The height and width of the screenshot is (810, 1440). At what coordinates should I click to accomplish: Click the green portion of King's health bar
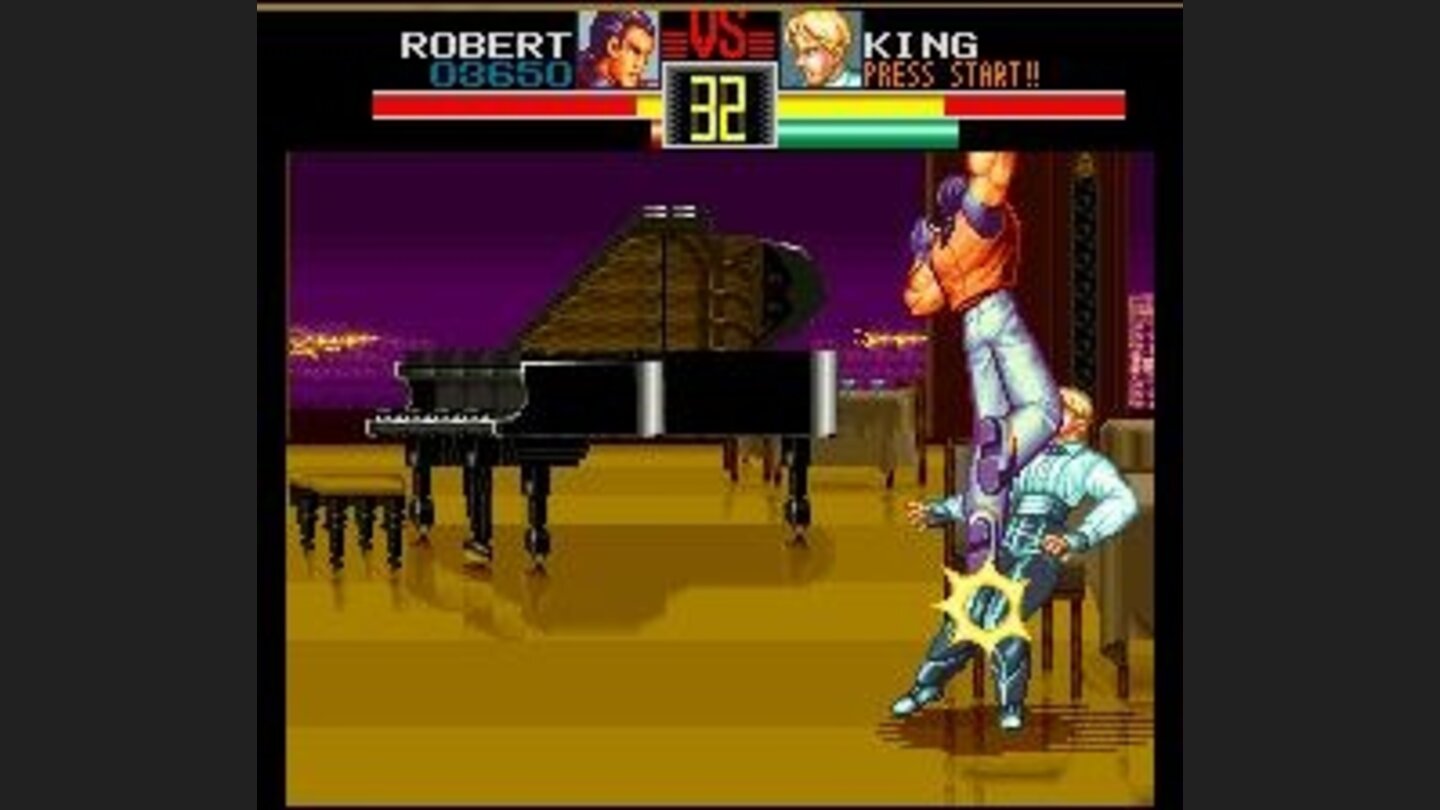click(x=870, y=130)
